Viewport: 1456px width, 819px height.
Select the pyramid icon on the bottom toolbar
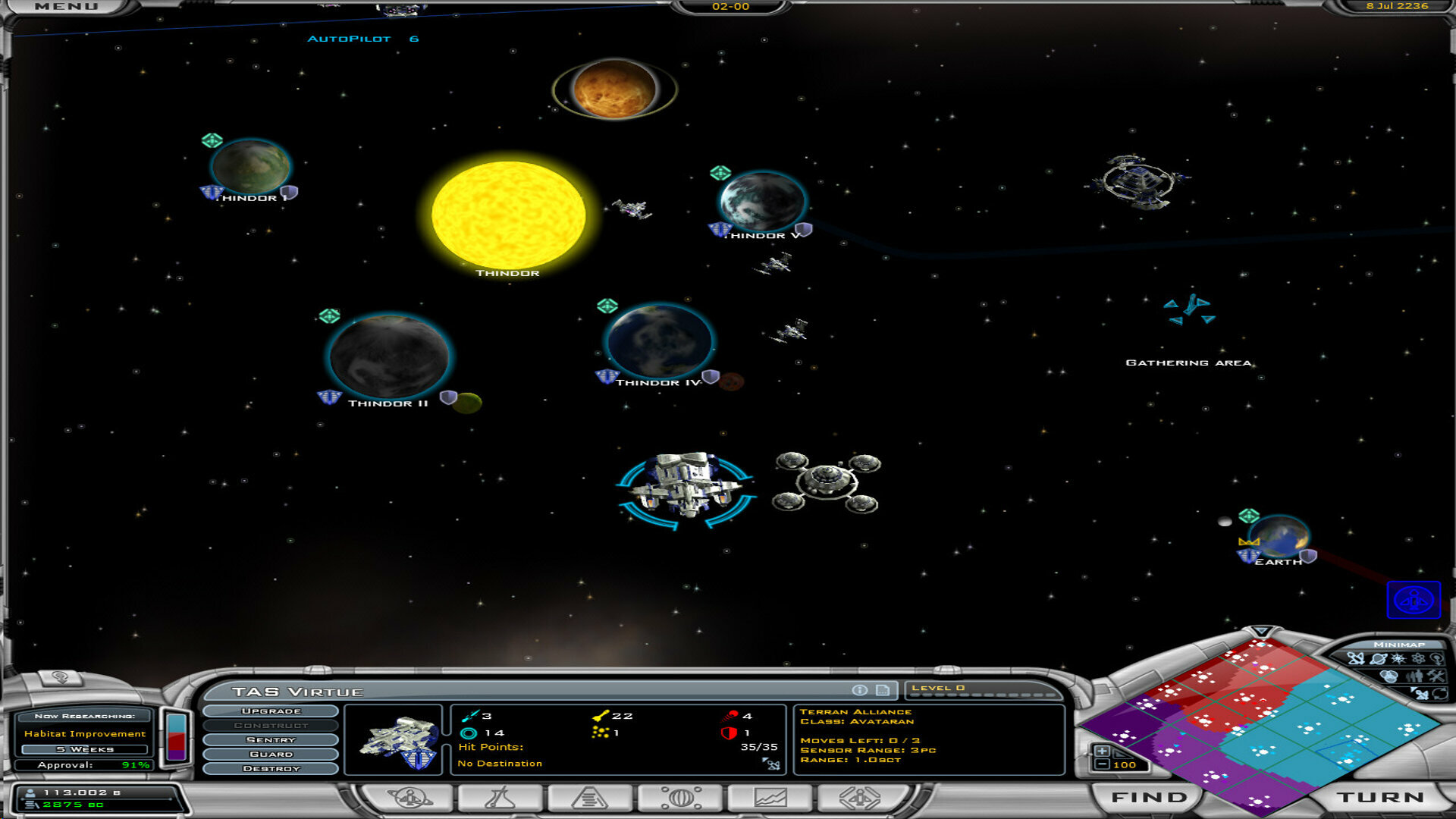(591, 797)
